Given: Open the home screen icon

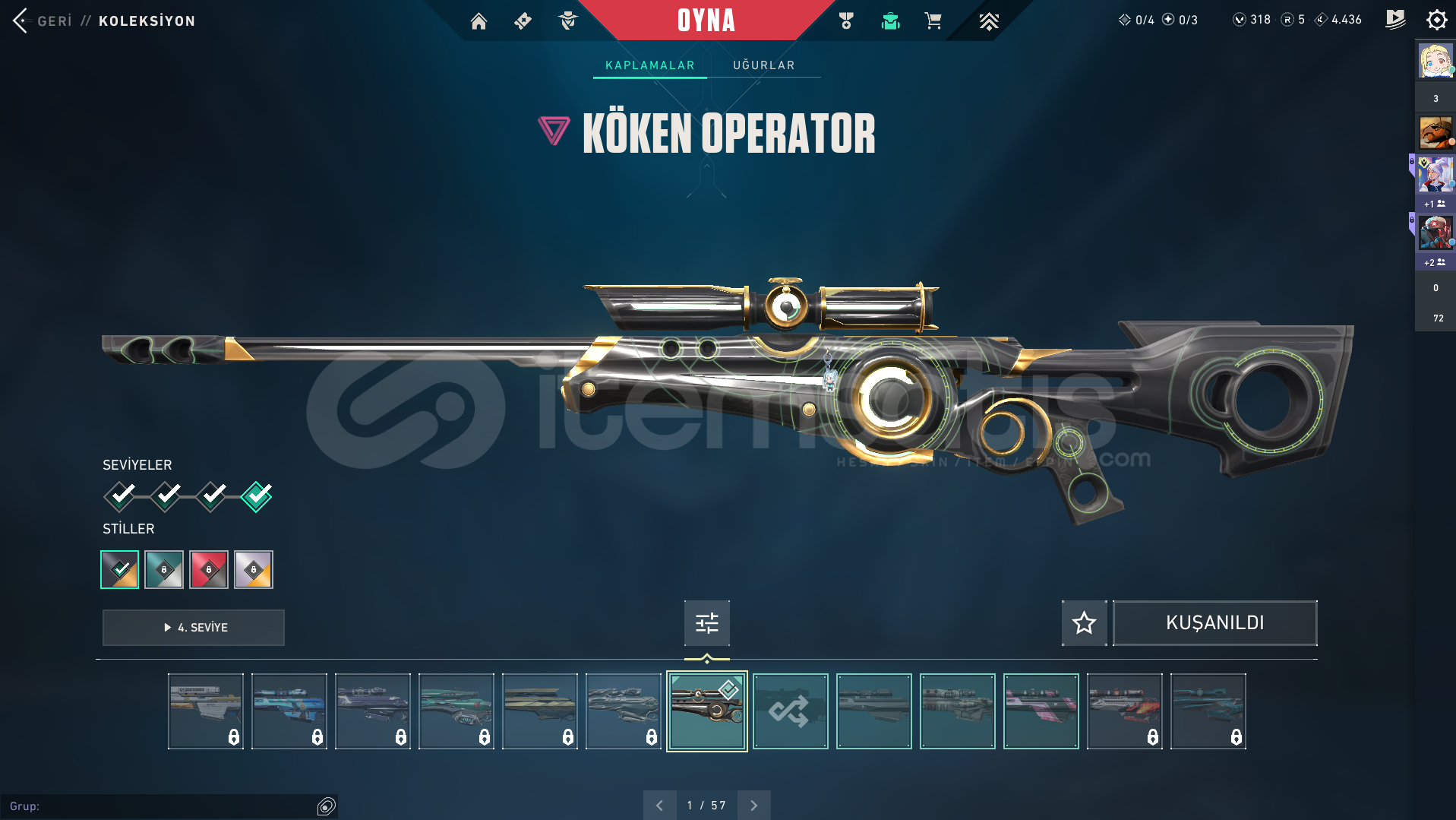Looking at the screenshot, I should pyautogui.click(x=478, y=21).
